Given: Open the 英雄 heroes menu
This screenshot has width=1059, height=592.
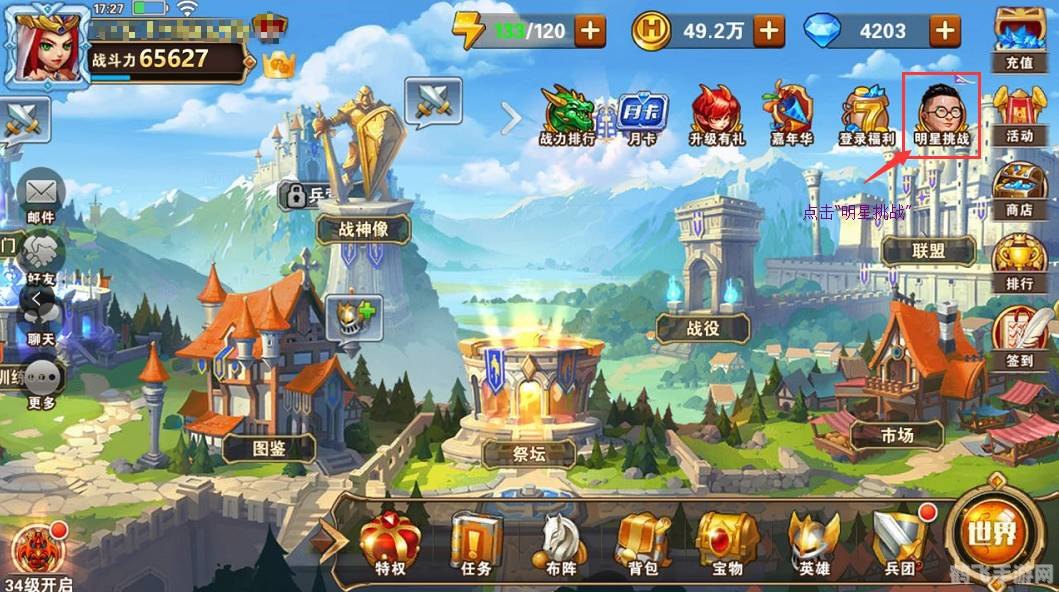Looking at the screenshot, I should (x=812, y=545).
